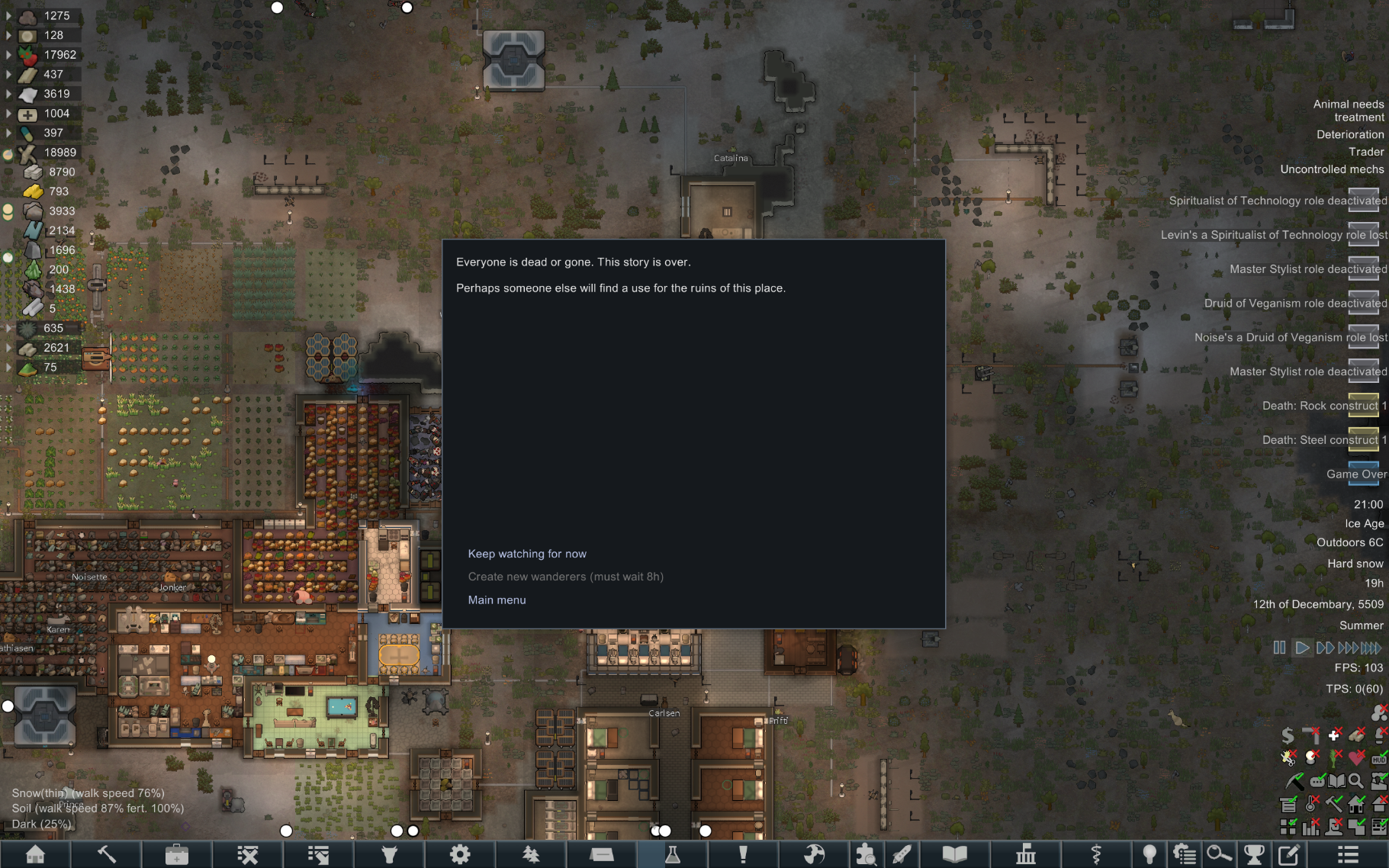
Task: Open the house-icon tab in bottom bar
Action: [x=35, y=854]
